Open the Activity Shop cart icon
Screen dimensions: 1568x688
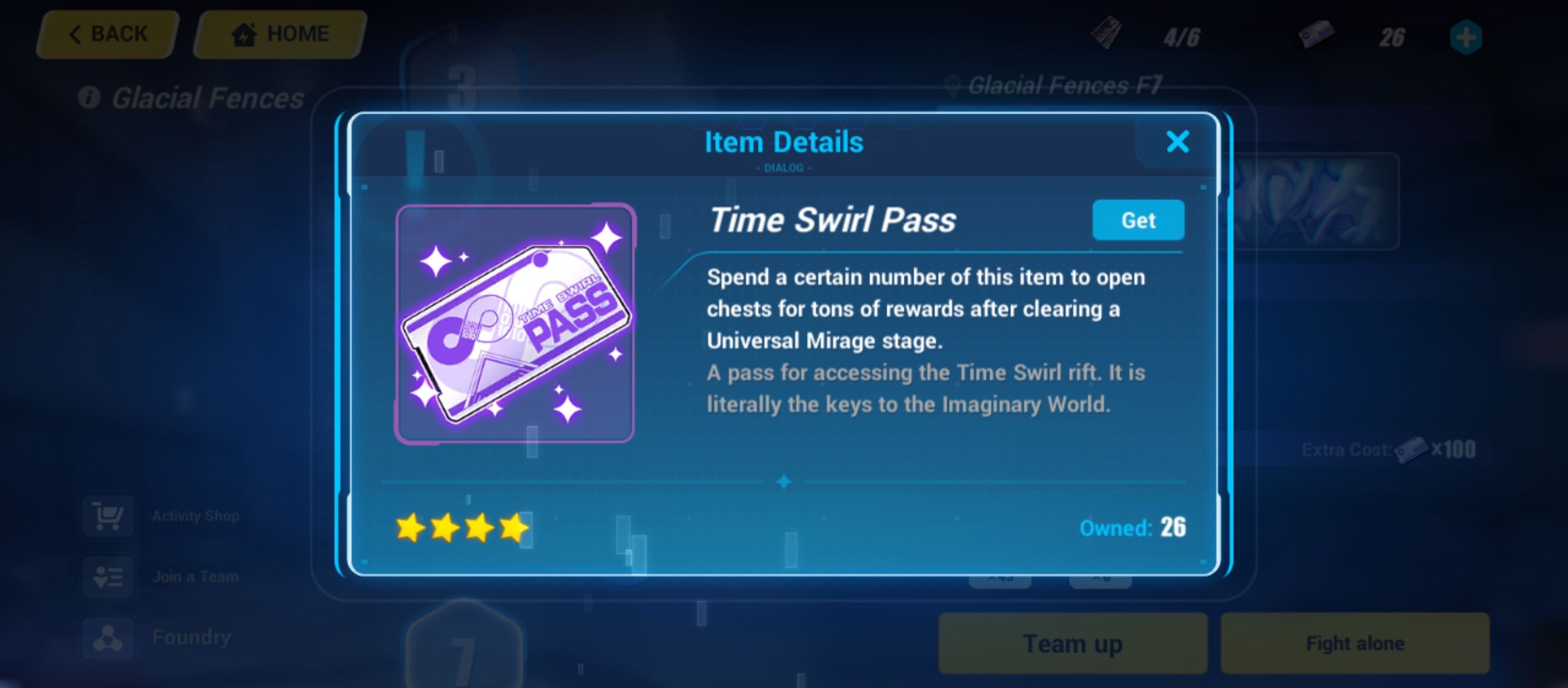[x=108, y=517]
